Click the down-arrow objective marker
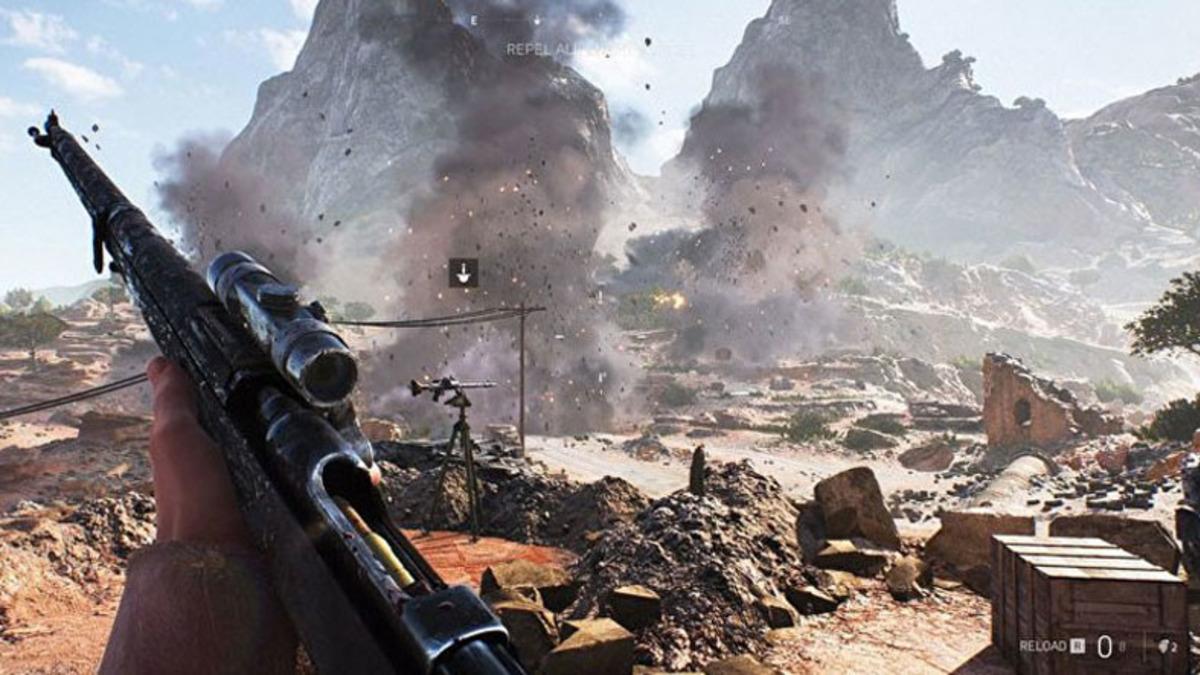The height and width of the screenshot is (675, 1200). coord(463,272)
